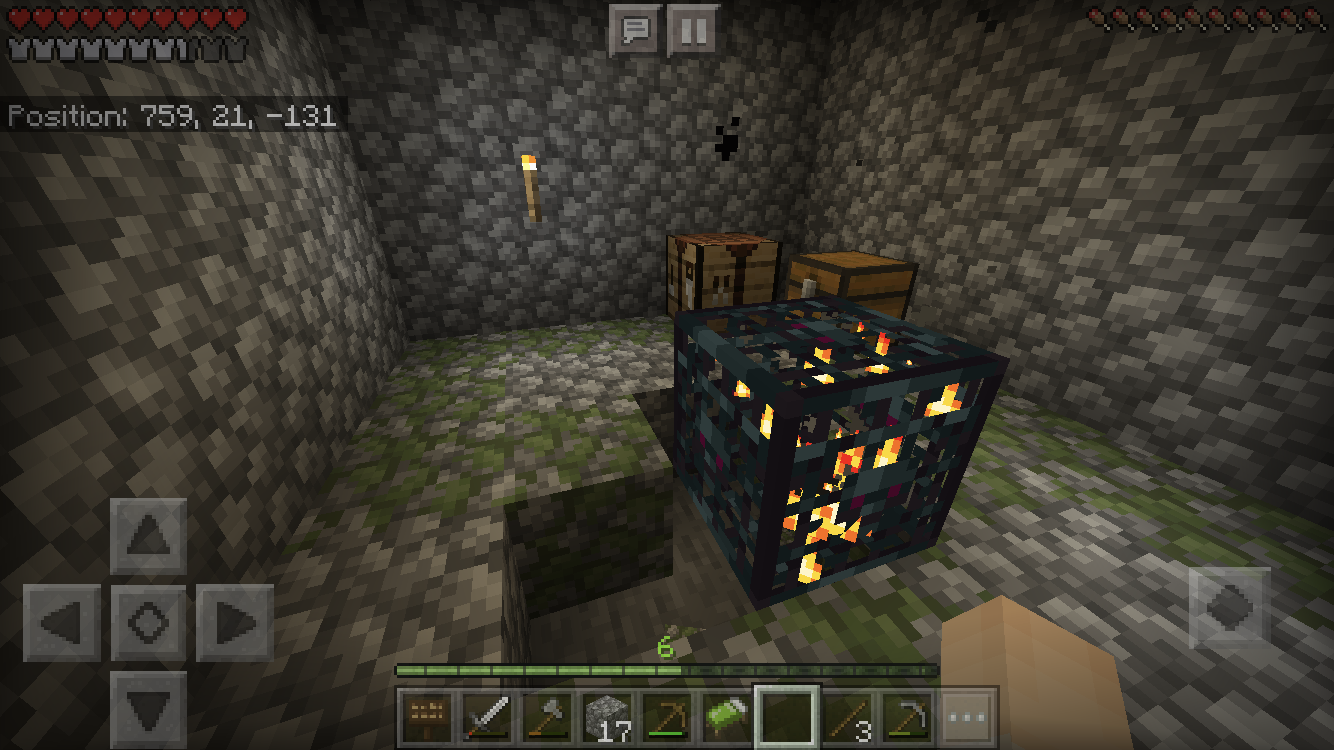This screenshot has height=750, width=1334.
Task: Open the inventory with the three-dots button
Action: (966, 717)
